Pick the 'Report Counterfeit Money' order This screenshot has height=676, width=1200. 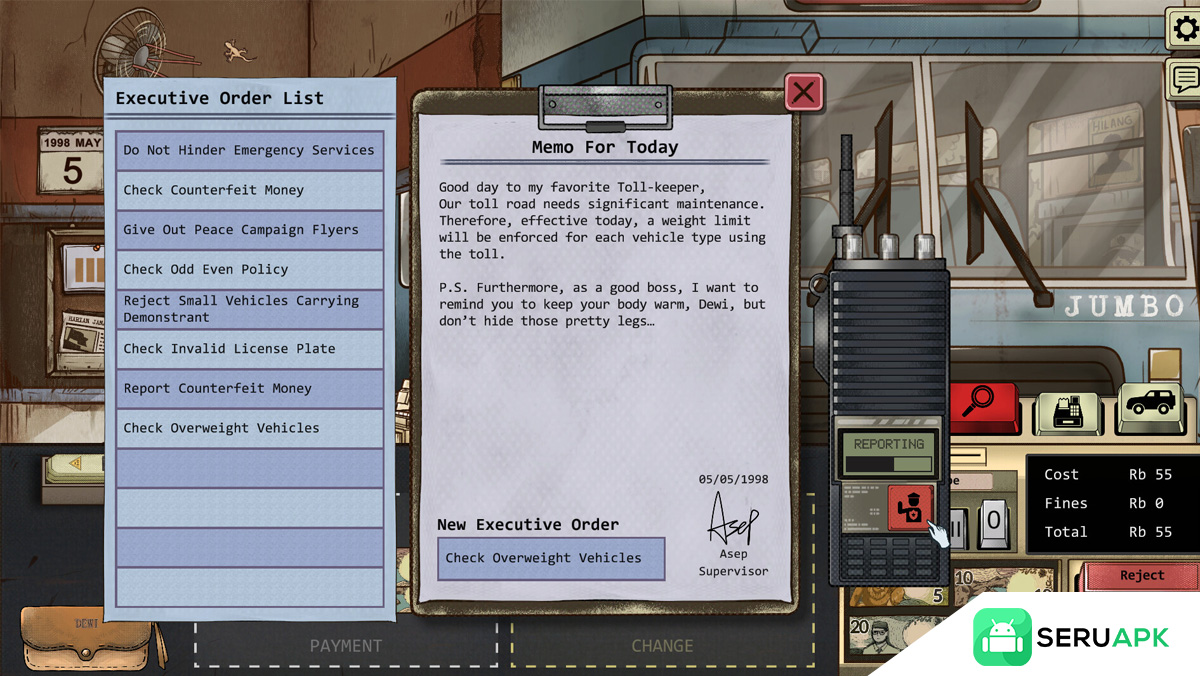249,389
